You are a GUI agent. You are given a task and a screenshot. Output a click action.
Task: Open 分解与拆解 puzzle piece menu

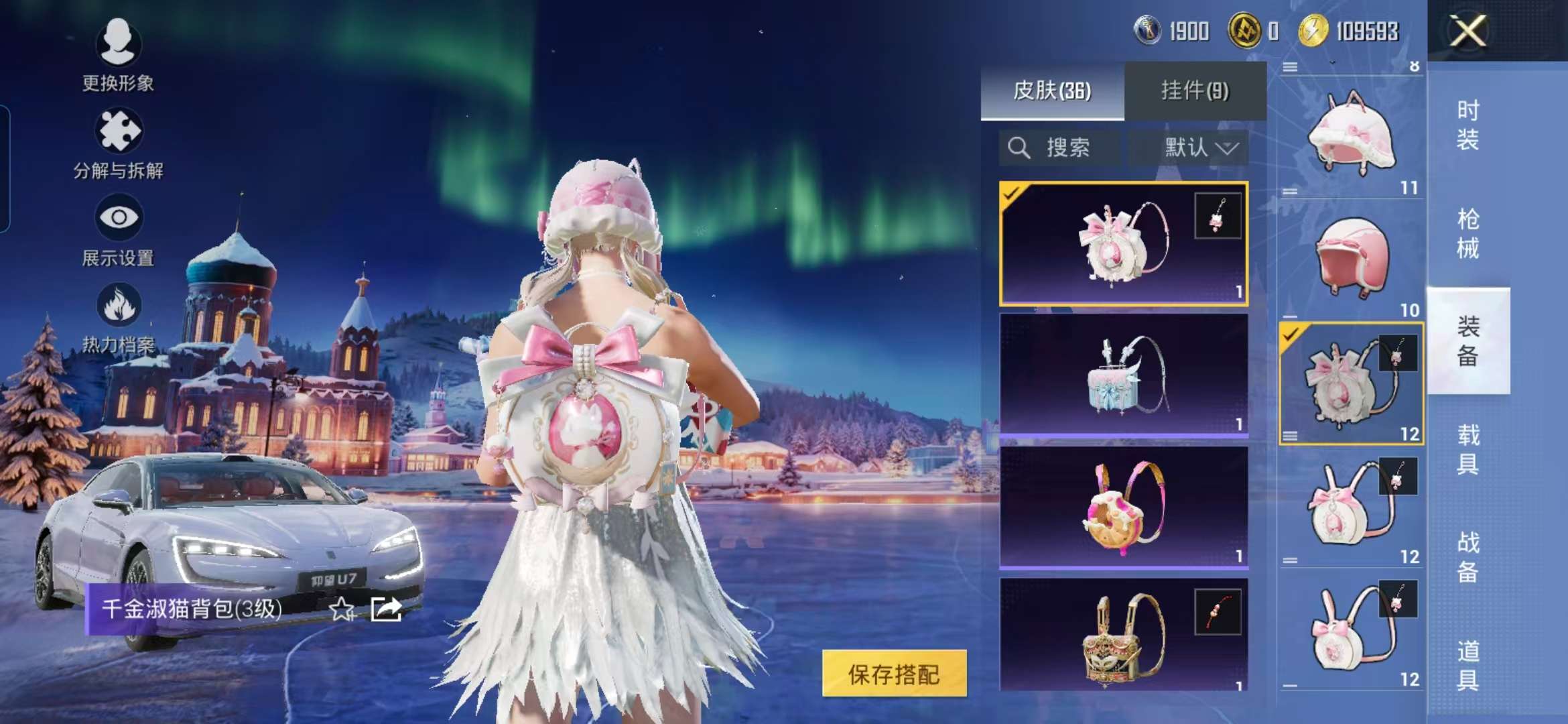(119, 142)
